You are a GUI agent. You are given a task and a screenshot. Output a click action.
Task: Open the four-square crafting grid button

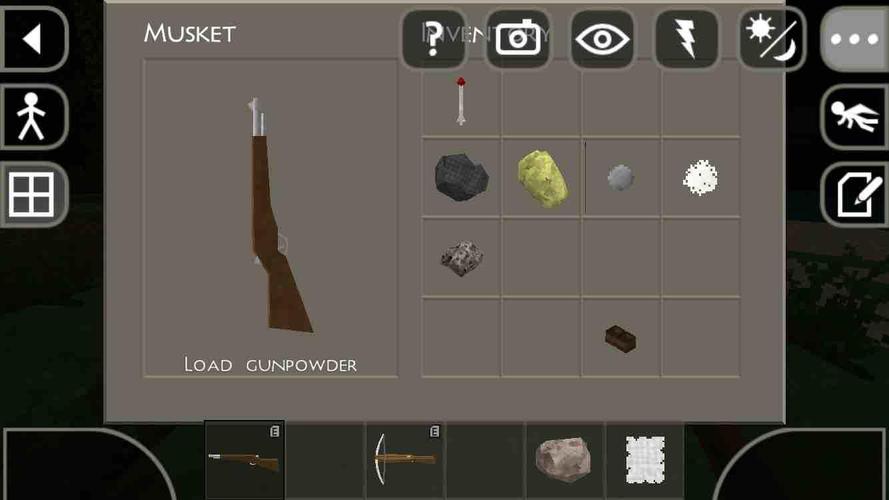[x=33, y=194]
